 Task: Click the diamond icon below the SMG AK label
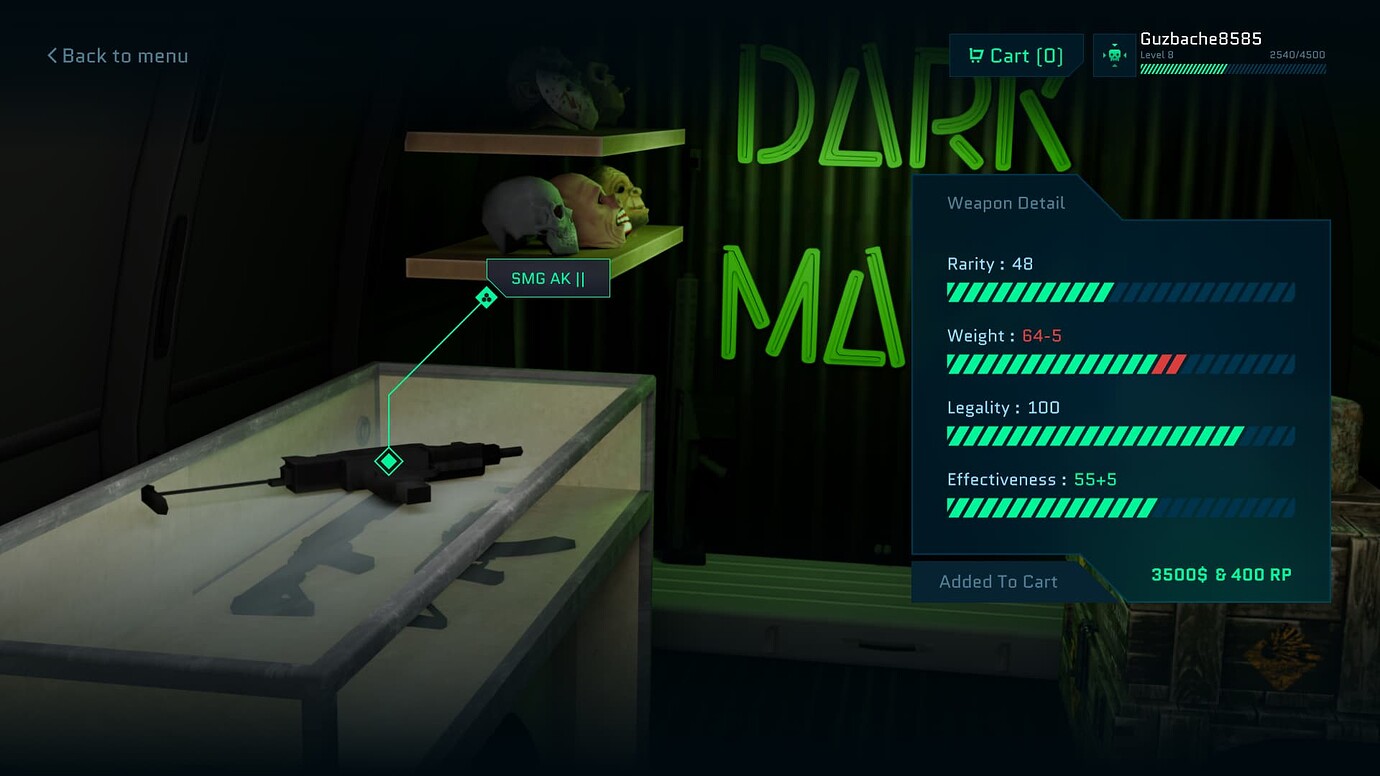pyautogui.click(x=486, y=296)
